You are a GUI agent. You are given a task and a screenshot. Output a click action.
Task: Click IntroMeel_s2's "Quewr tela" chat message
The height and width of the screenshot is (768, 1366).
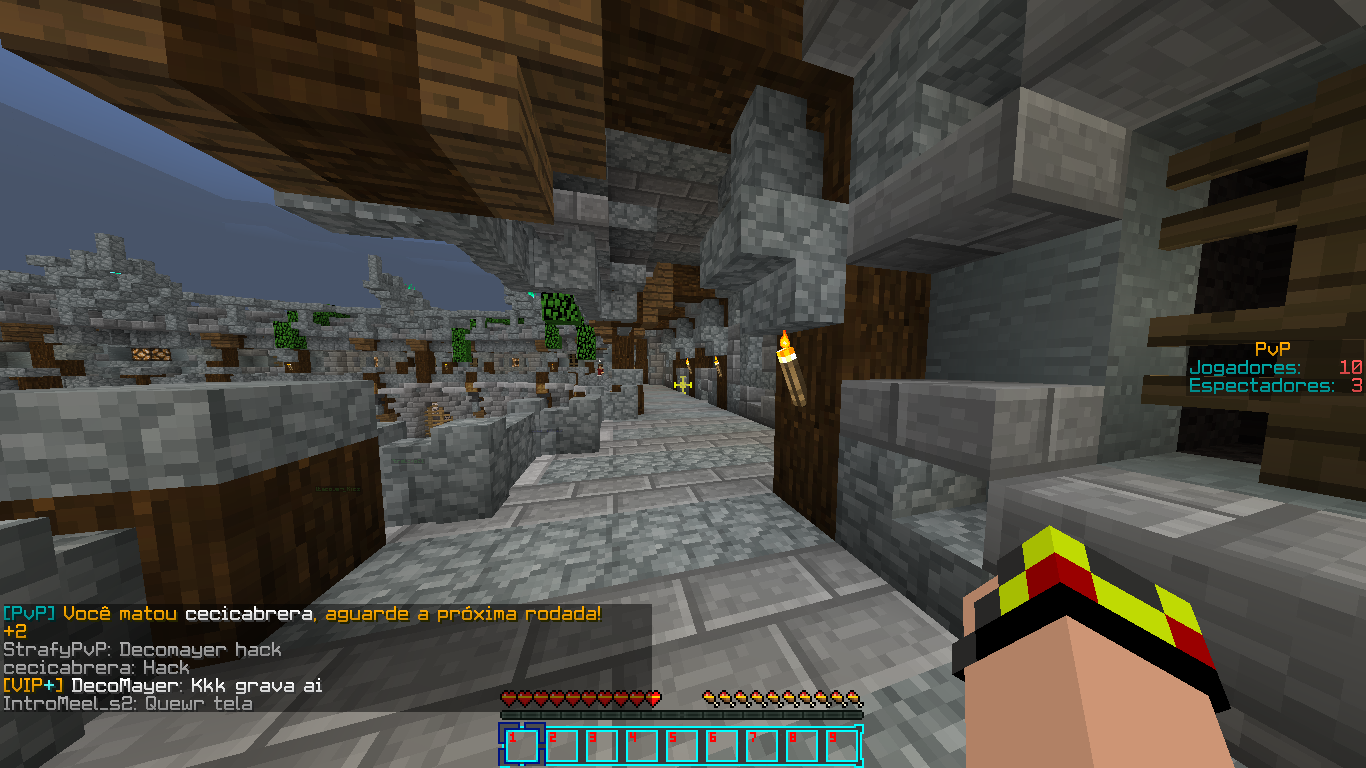pyautogui.click(x=127, y=704)
